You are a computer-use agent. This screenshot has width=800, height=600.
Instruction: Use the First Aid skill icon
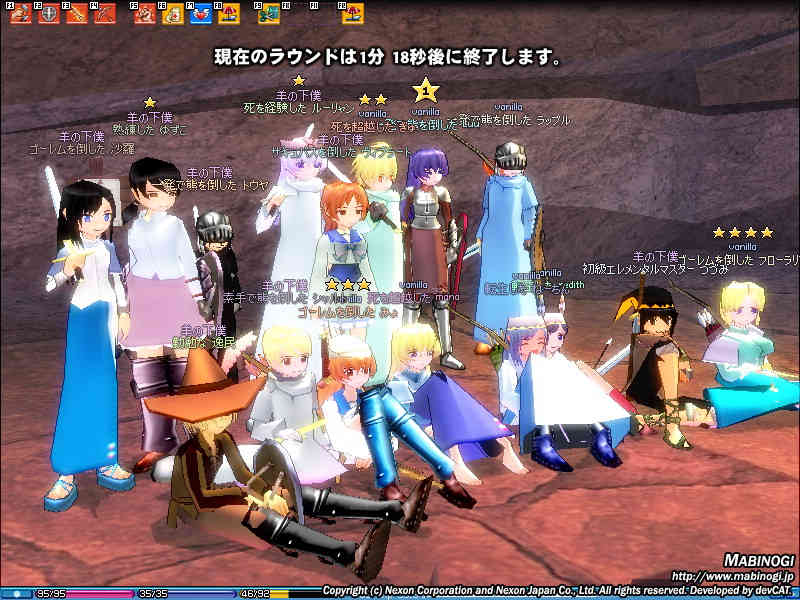172,14
